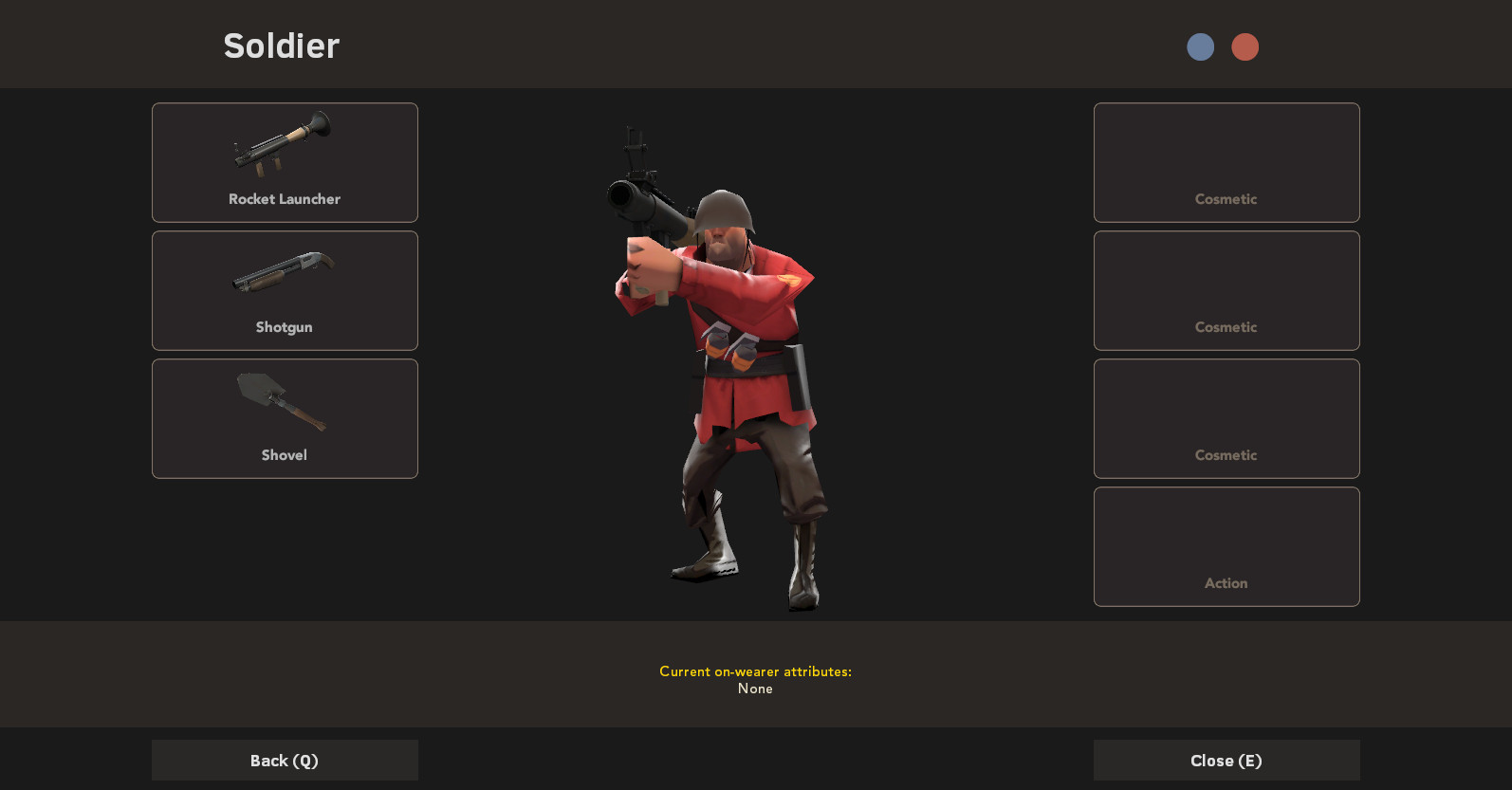The height and width of the screenshot is (790, 1512).
Task: Open the third Cosmetic slot
Action: point(1226,418)
